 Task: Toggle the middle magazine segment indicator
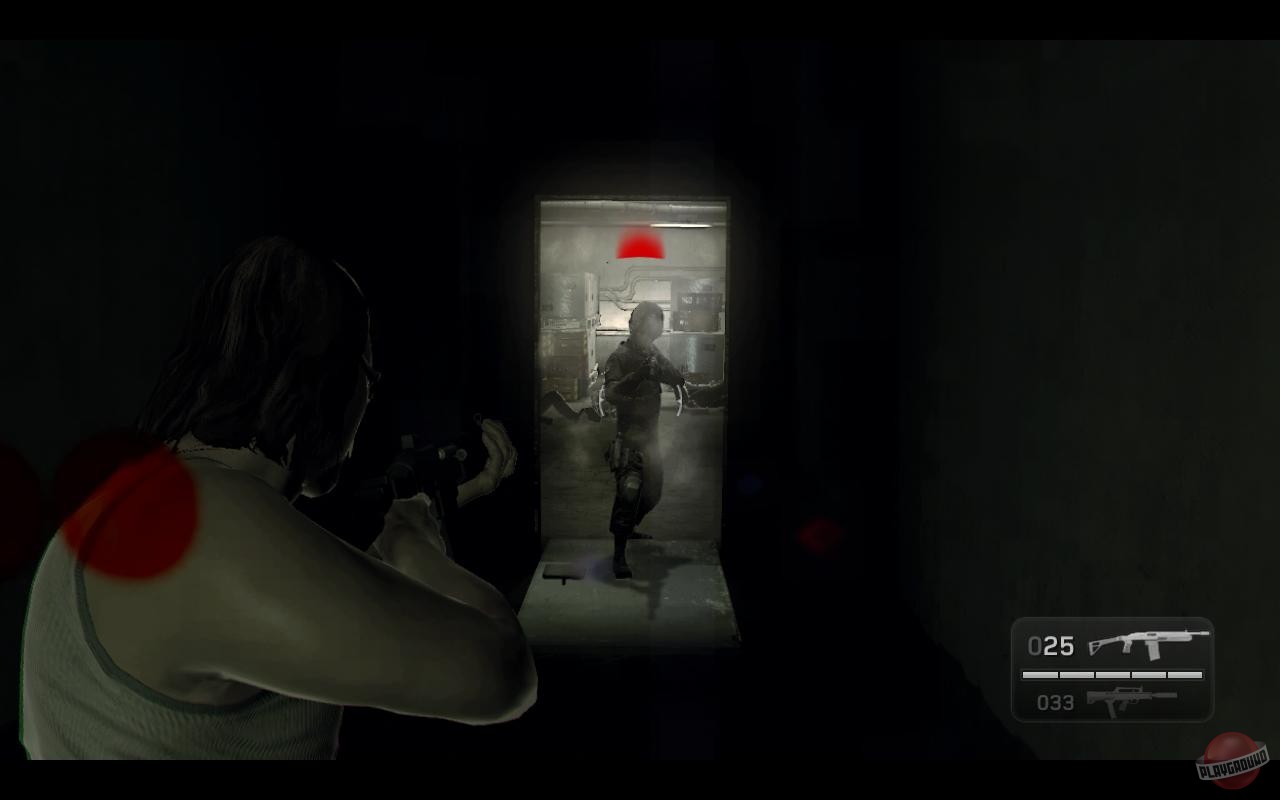1112,675
